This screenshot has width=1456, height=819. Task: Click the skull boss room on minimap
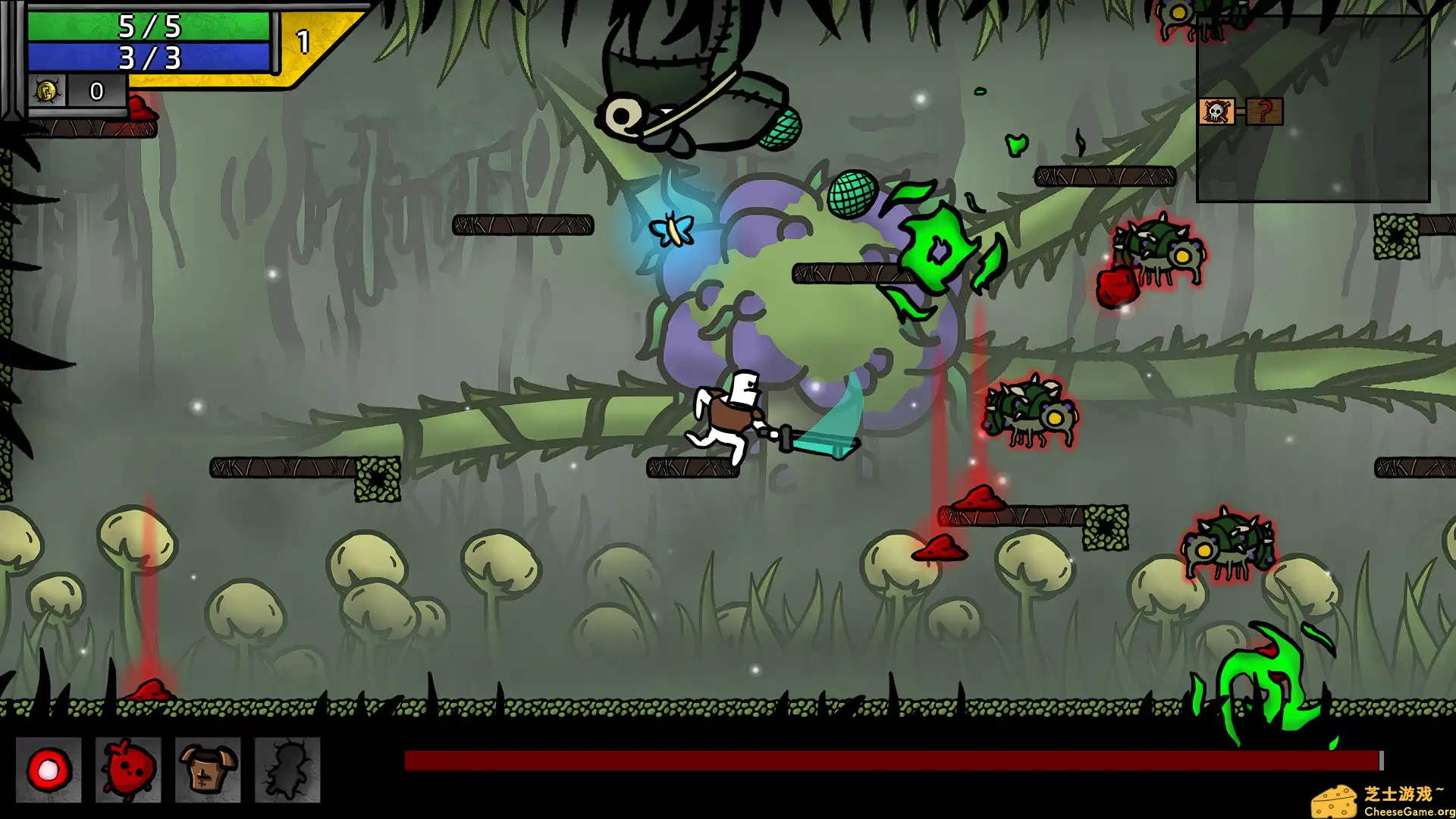[x=1216, y=111]
